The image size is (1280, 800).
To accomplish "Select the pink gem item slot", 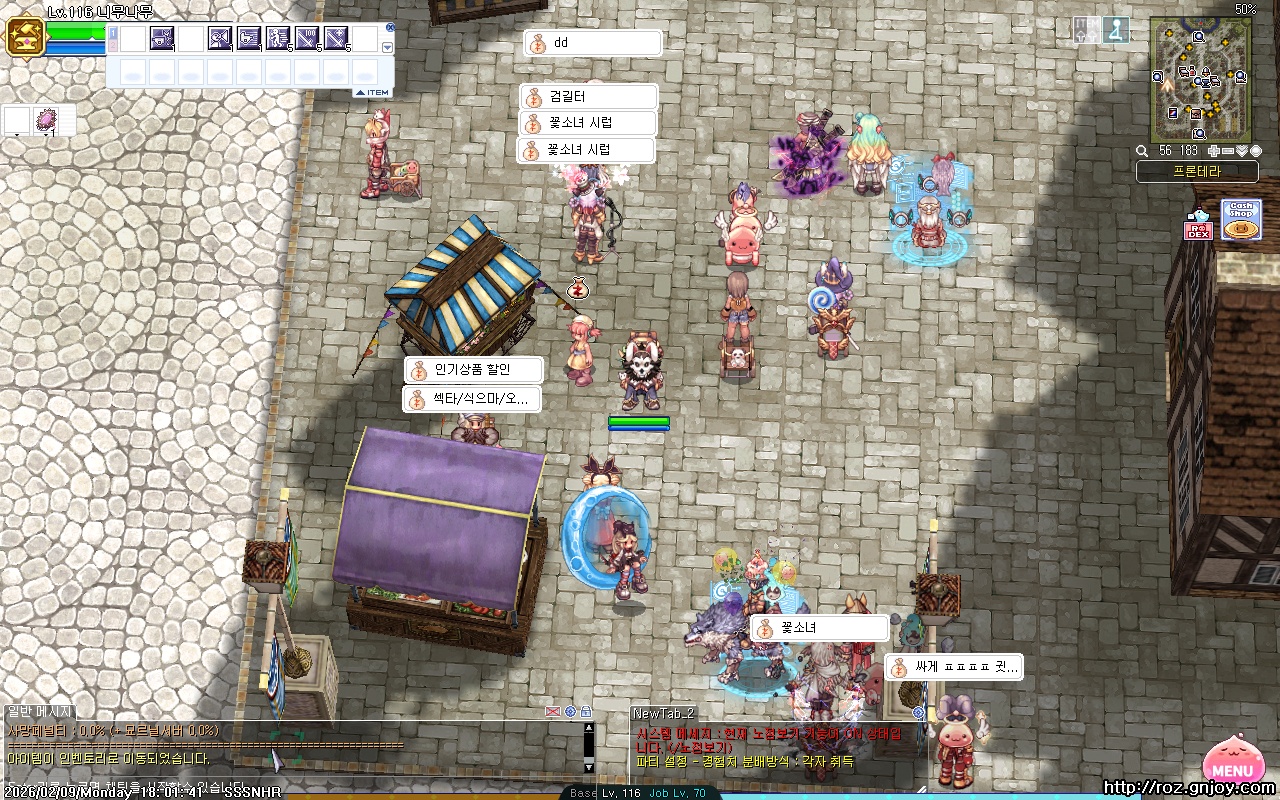I will pos(46,121).
